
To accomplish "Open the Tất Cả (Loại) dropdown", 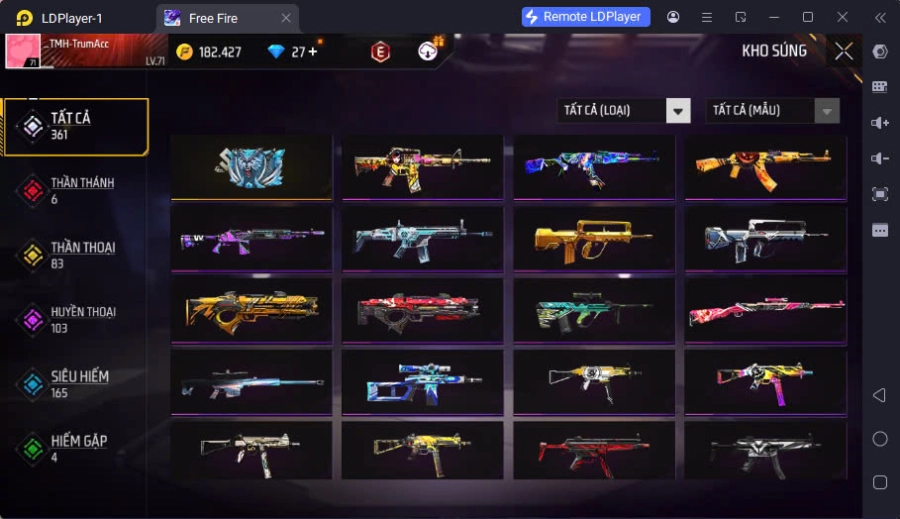I will click(624, 110).
